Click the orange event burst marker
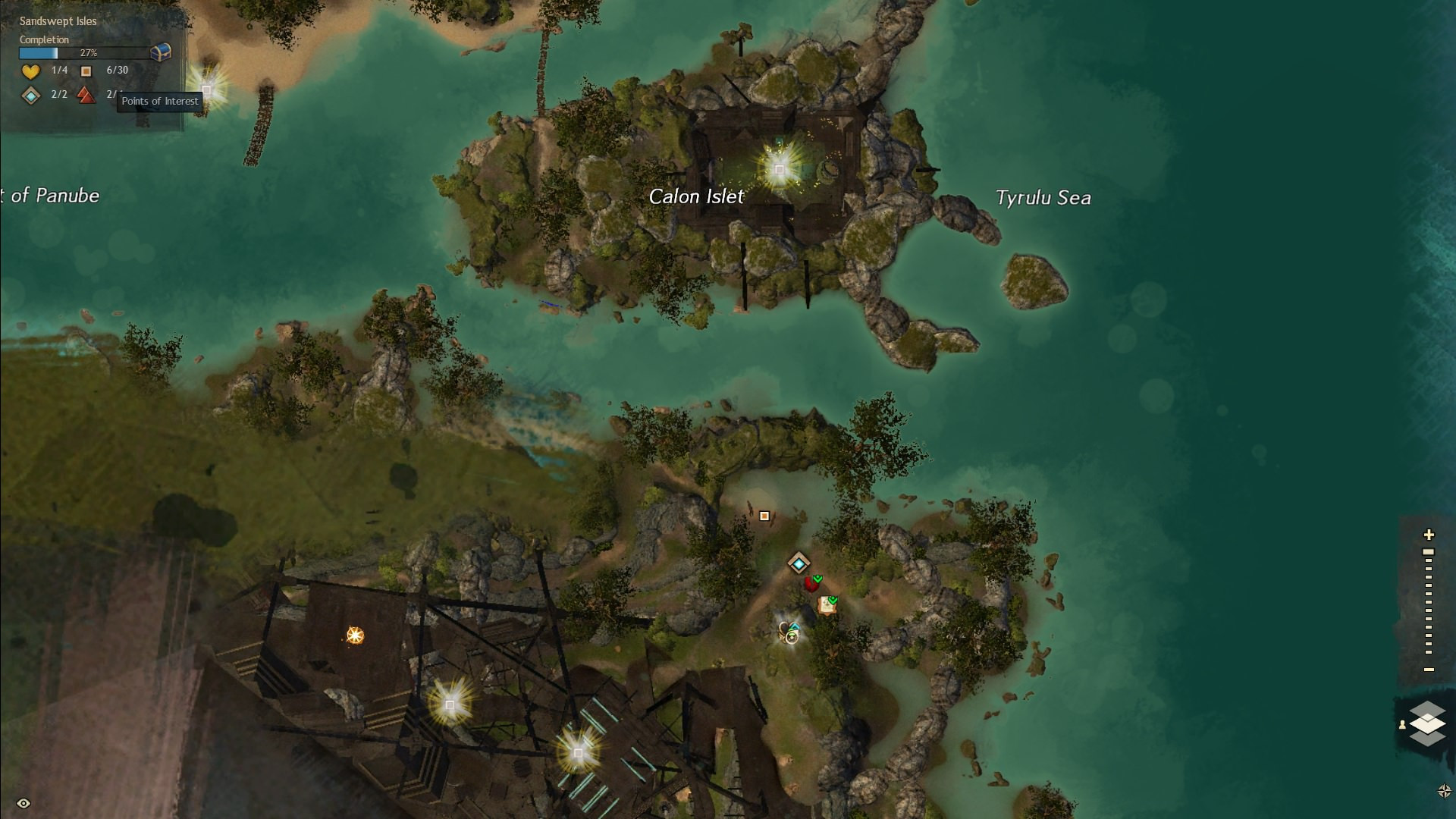This screenshot has width=1456, height=819. (355, 635)
